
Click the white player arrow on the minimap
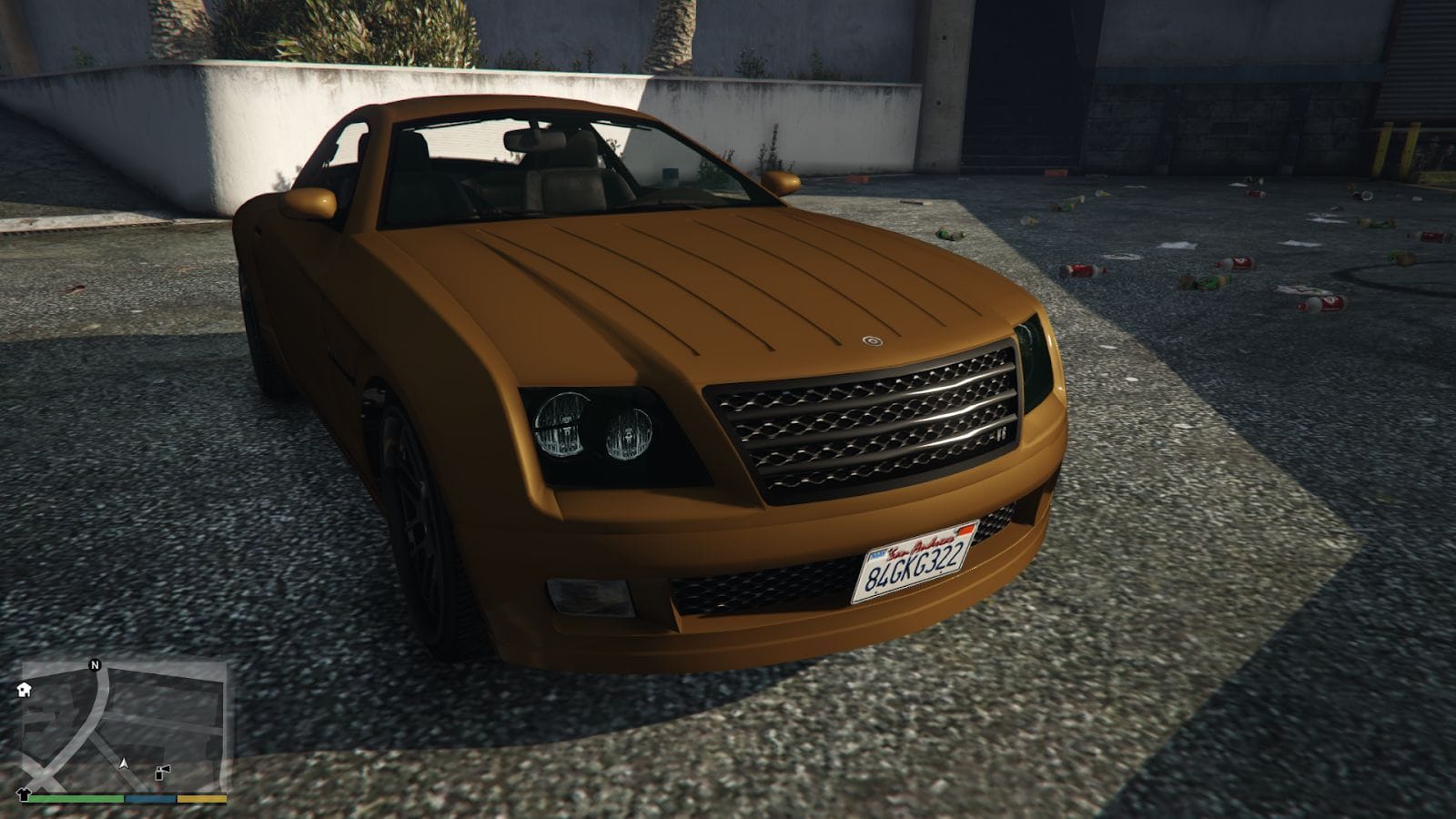(x=124, y=763)
